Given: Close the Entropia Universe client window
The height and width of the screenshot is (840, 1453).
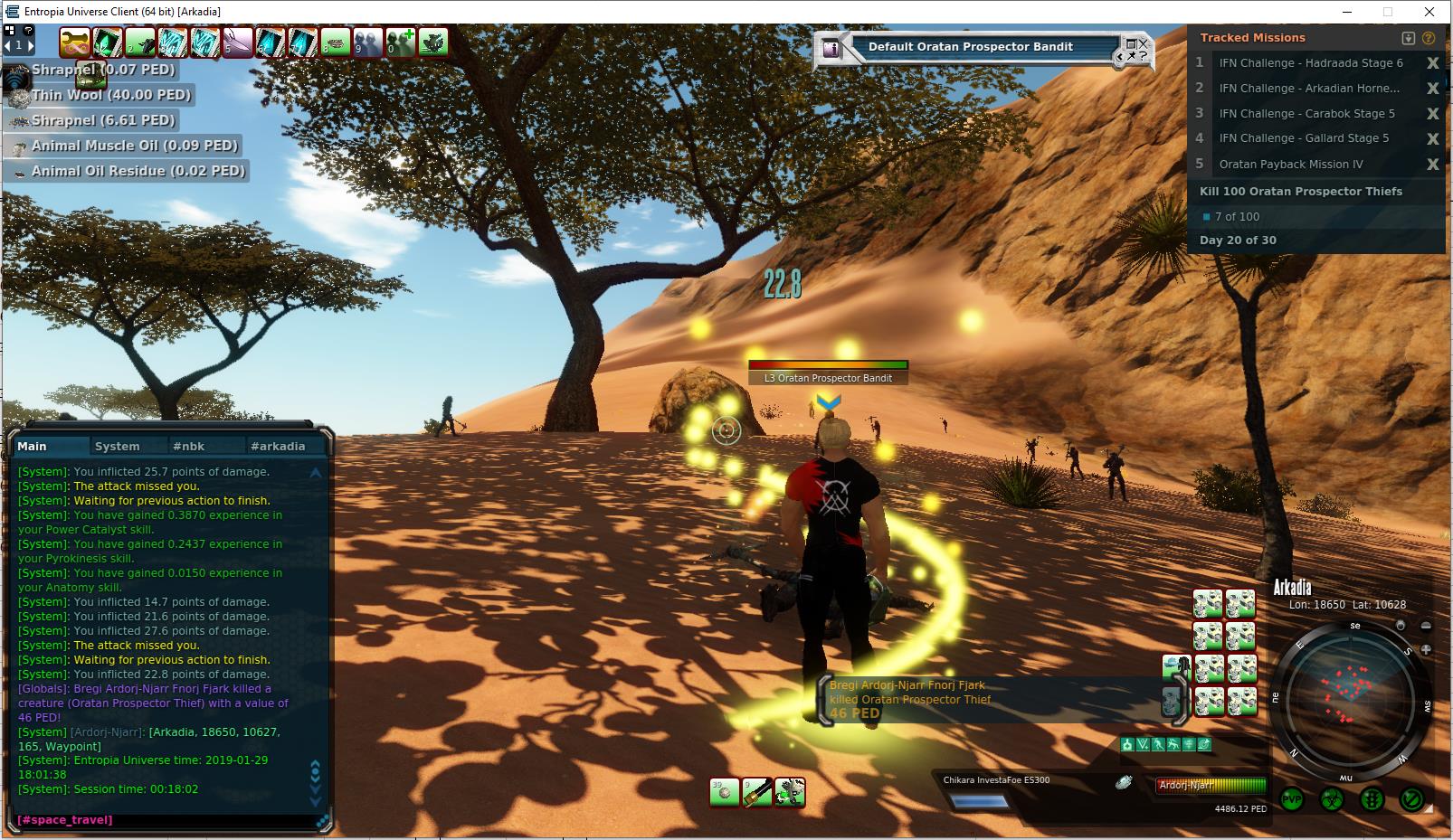Looking at the screenshot, I should coord(1429,12).
